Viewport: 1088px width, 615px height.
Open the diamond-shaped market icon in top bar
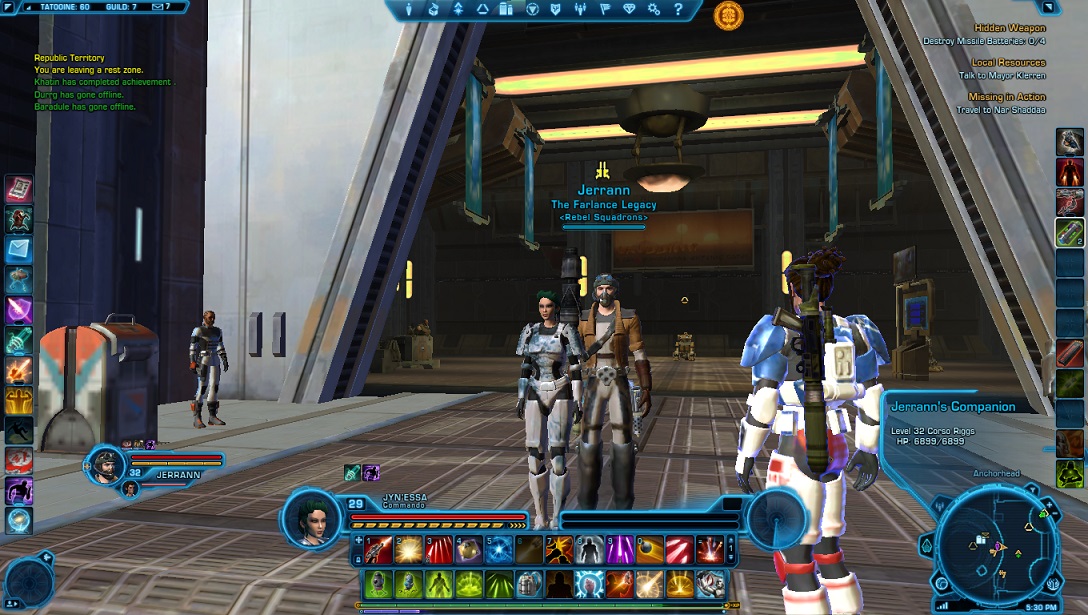[x=628, y=9]
